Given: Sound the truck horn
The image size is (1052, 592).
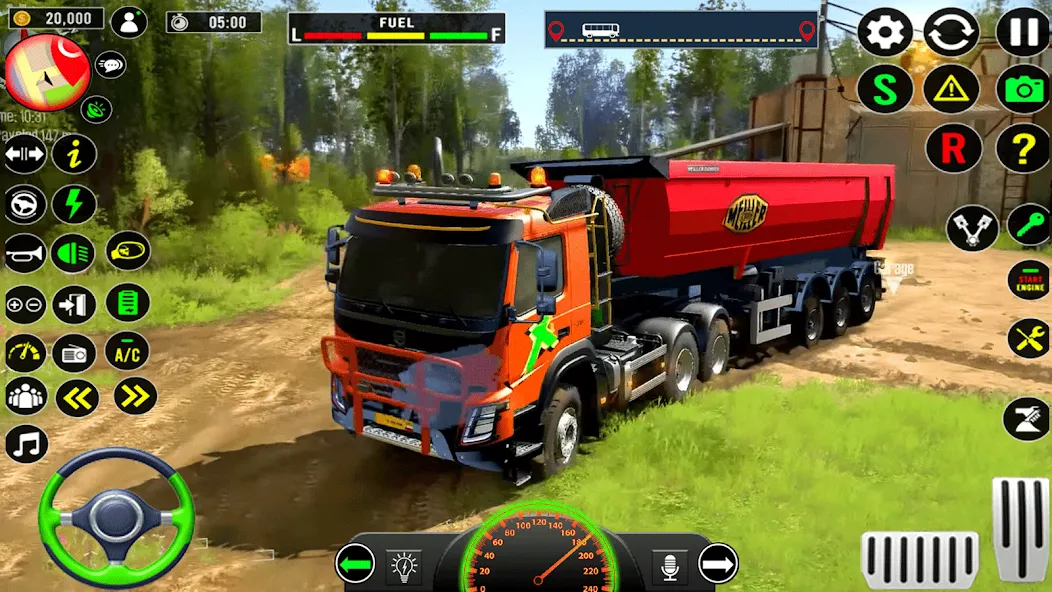Looking at the screenshot, I should pyautogui.click(x=25, y=253).
